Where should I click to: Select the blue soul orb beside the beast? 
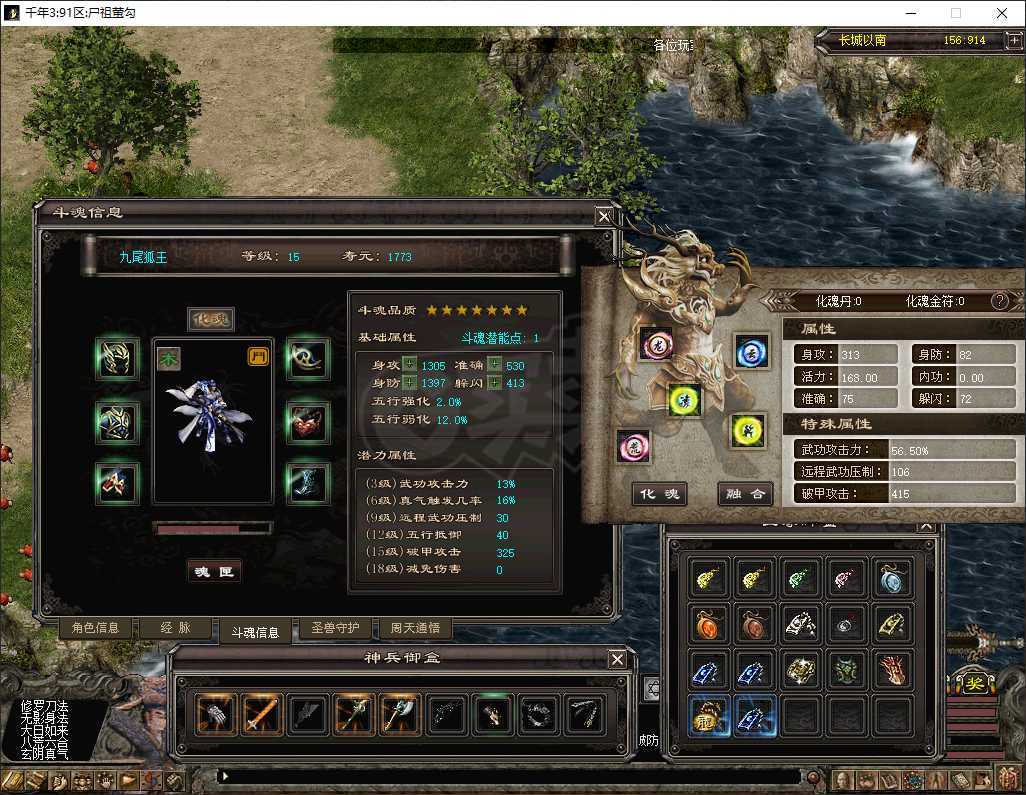click(751, 351)
